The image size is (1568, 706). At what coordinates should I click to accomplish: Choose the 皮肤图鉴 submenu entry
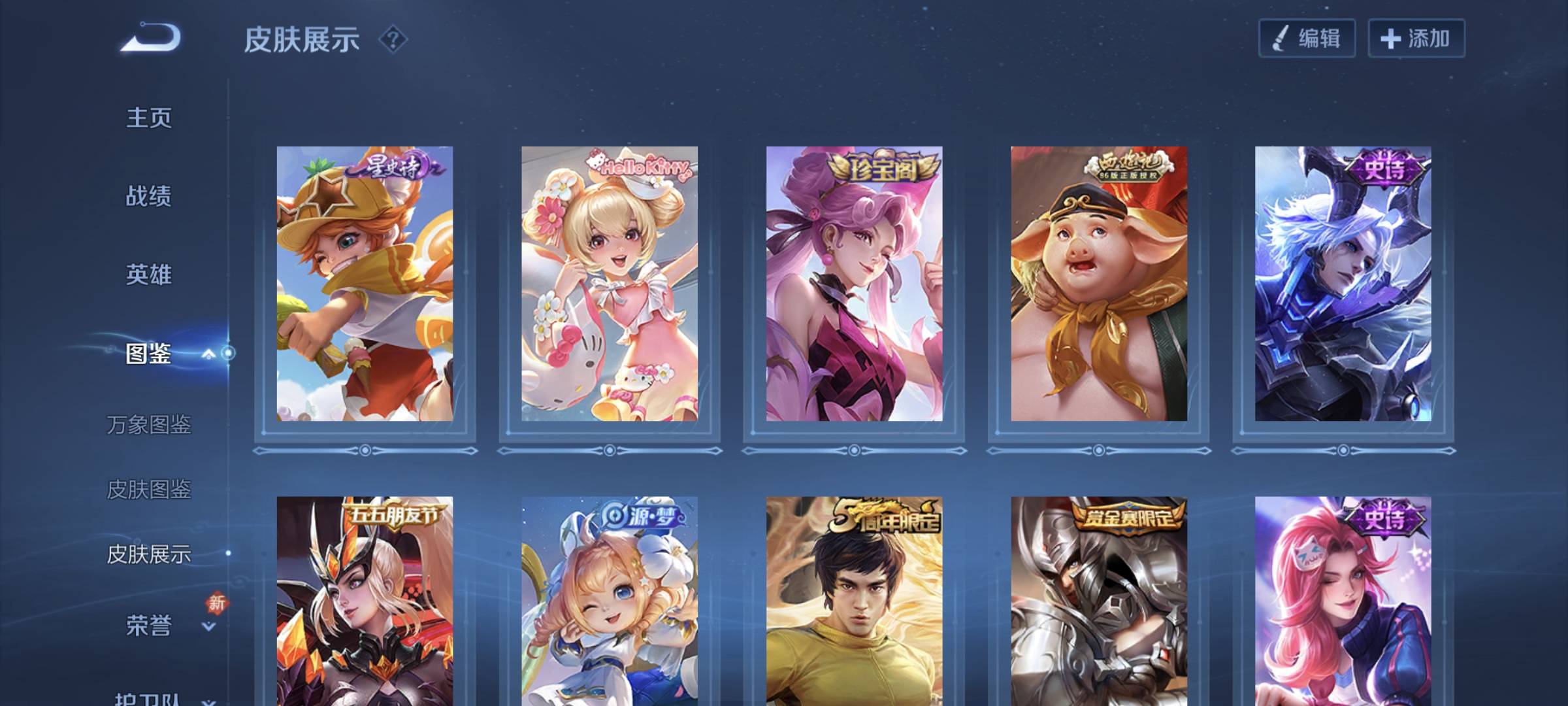point(149,489)
